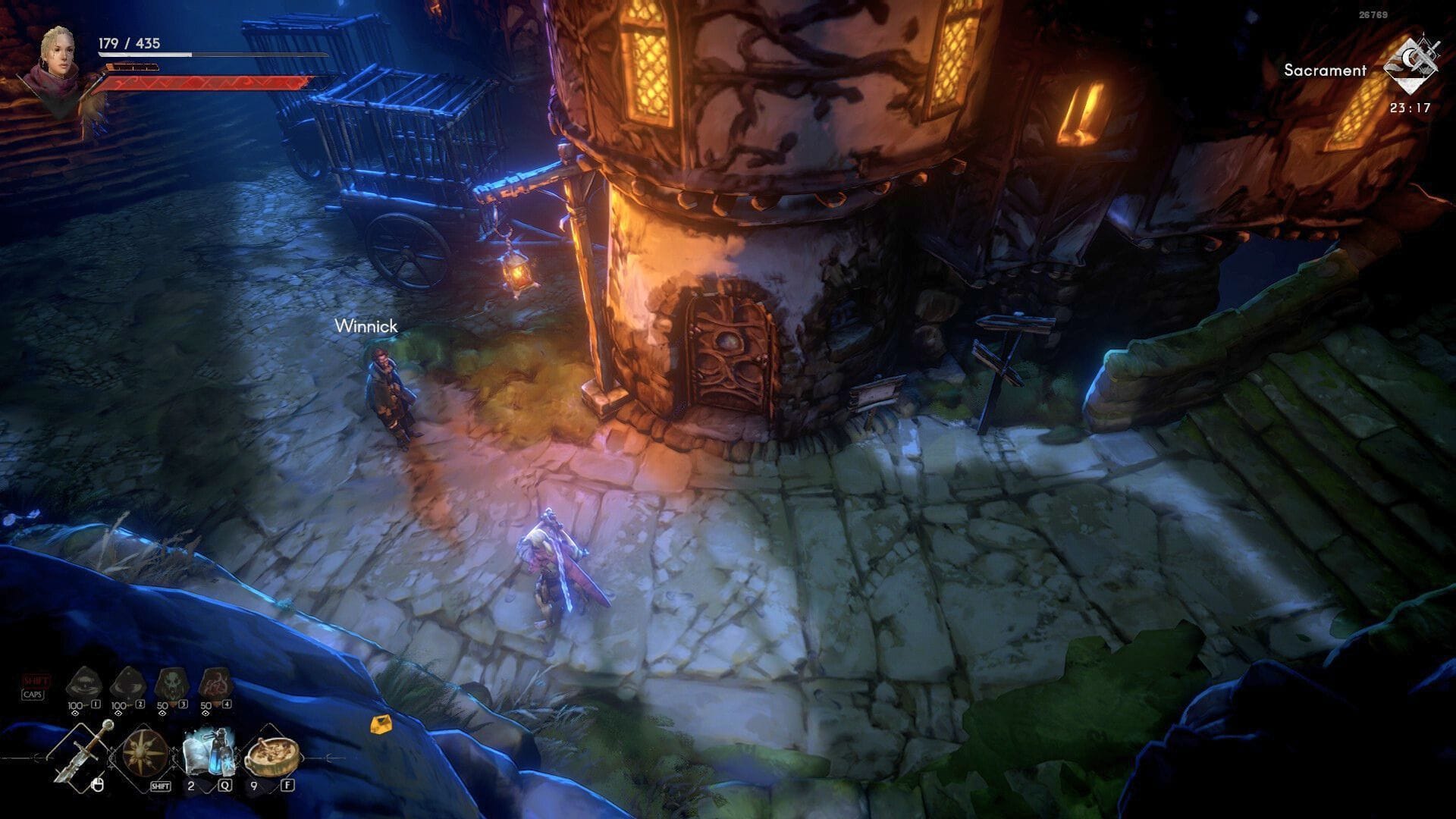
Task: Use the frost potion bottle consumable
Action: coord(208,752)
